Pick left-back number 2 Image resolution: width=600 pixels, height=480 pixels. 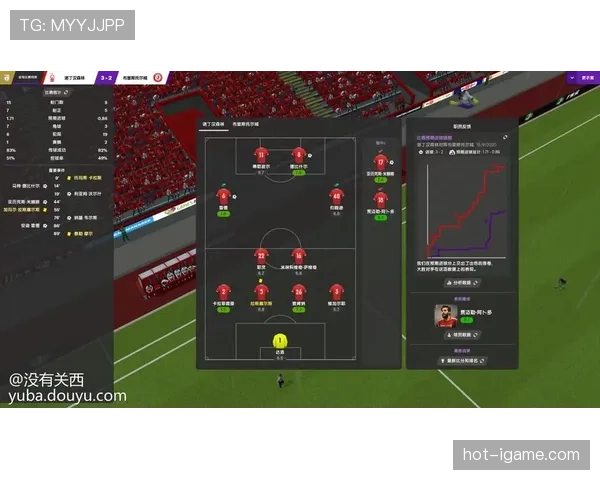click(223, 291)
